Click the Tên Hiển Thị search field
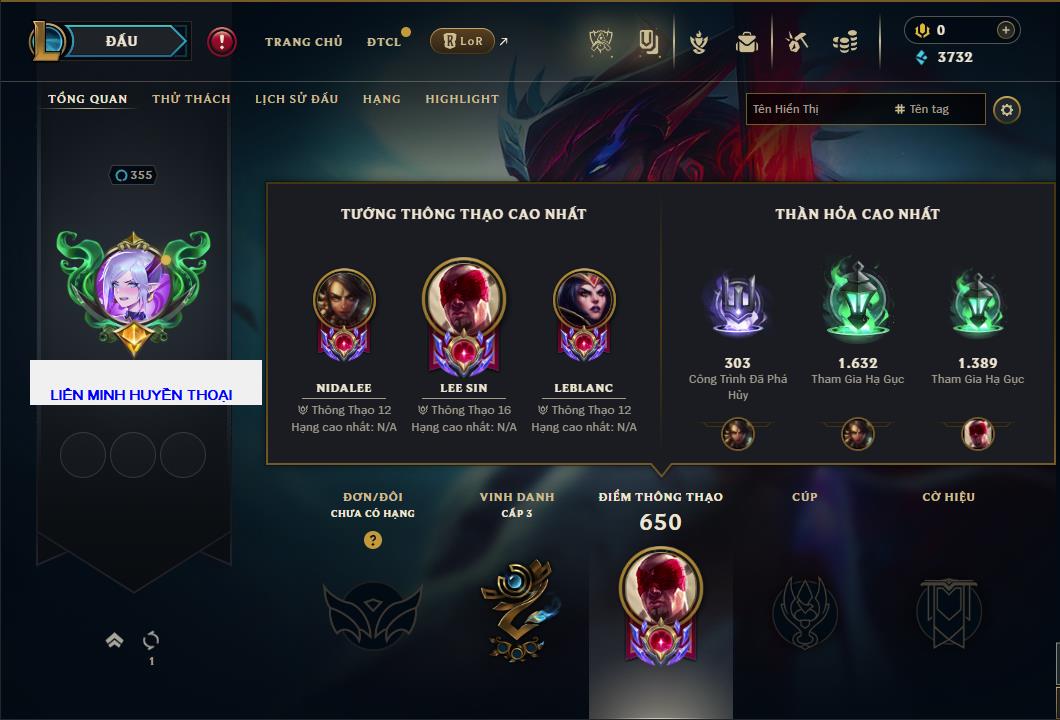 coord(815,109)
